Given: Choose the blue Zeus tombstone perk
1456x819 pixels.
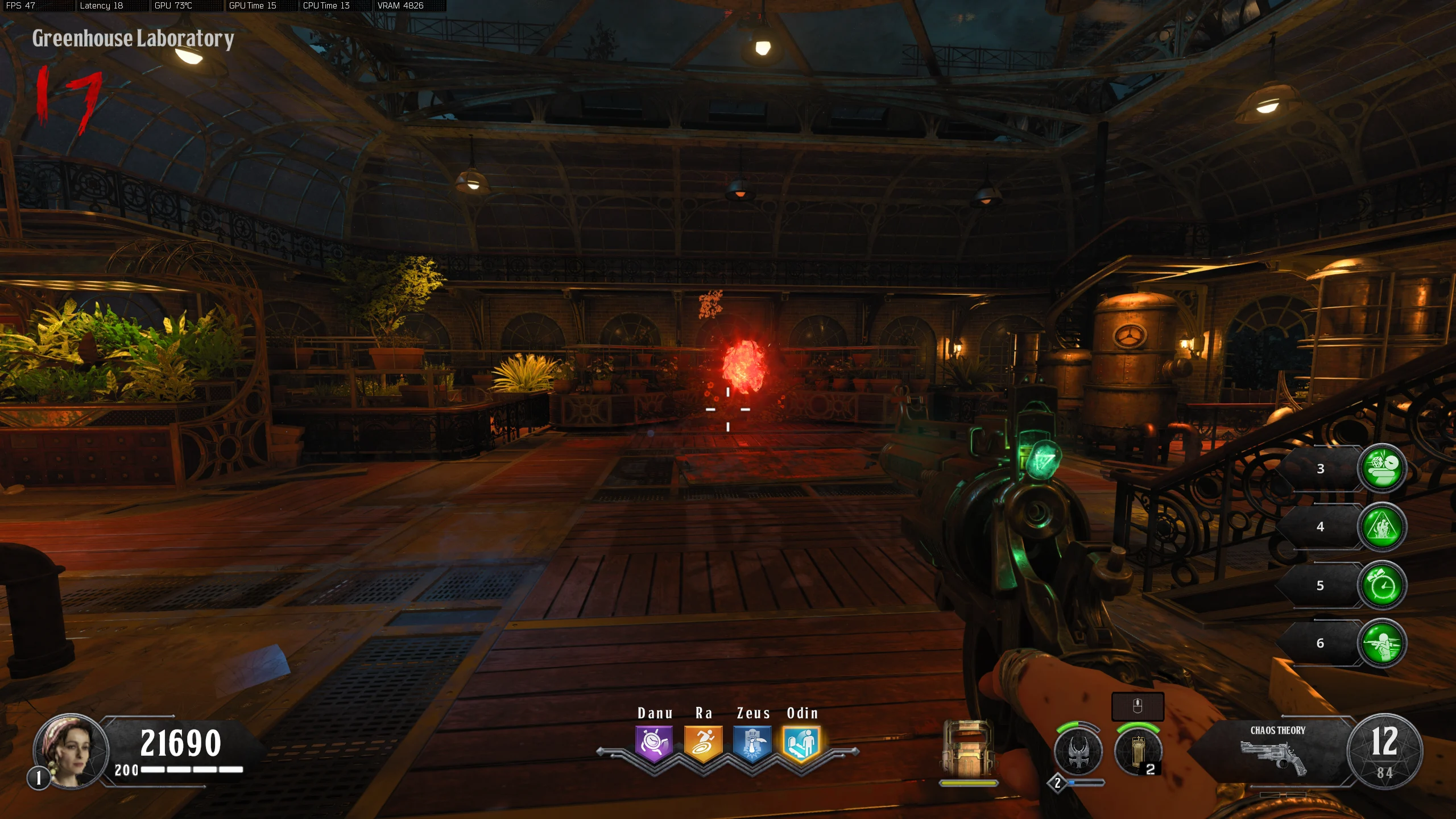Looking at the screenshot, I should [x=752, y=743].
